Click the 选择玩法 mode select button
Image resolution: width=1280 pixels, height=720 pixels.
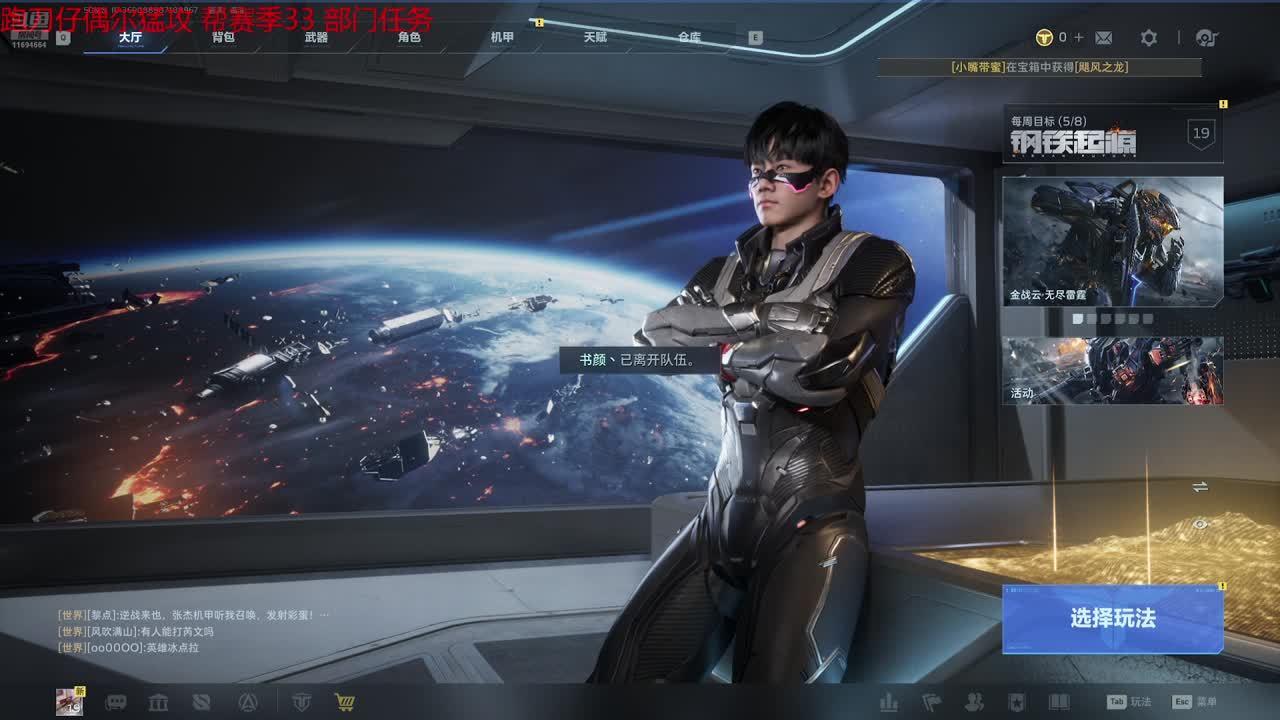coord(1112,619)
